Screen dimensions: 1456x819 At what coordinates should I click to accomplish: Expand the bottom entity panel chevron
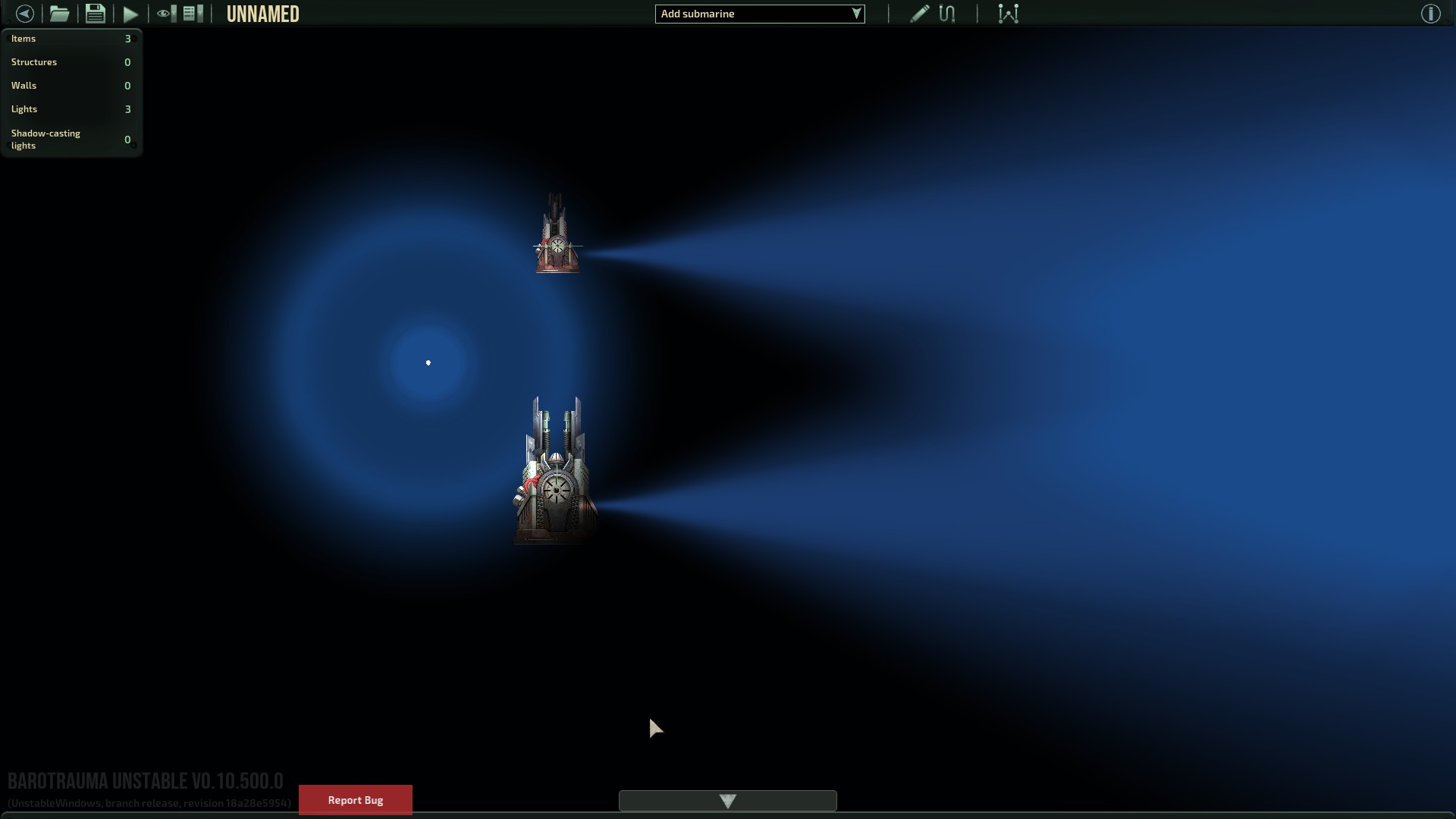click(x=727, y=801)
